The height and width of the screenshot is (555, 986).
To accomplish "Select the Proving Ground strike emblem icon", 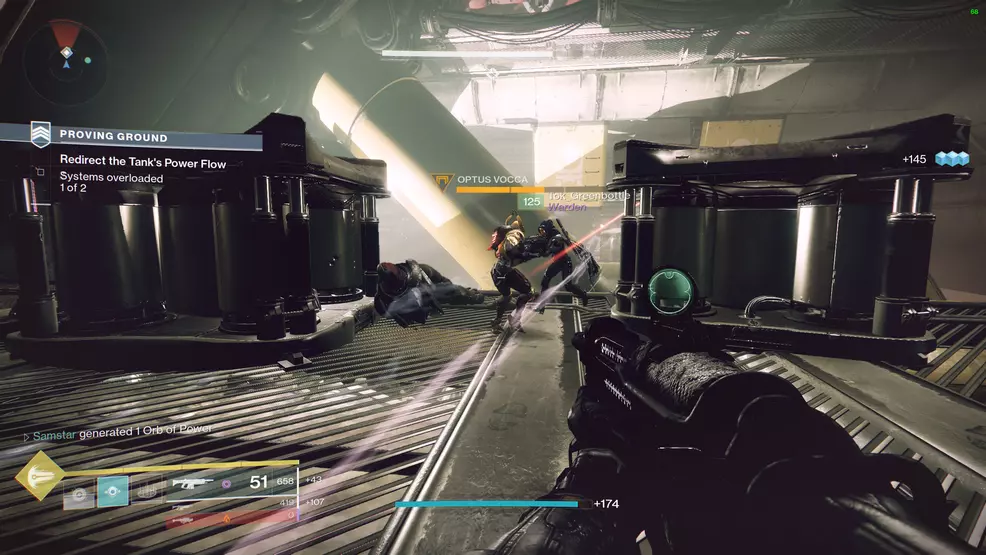I will (40, 135).
